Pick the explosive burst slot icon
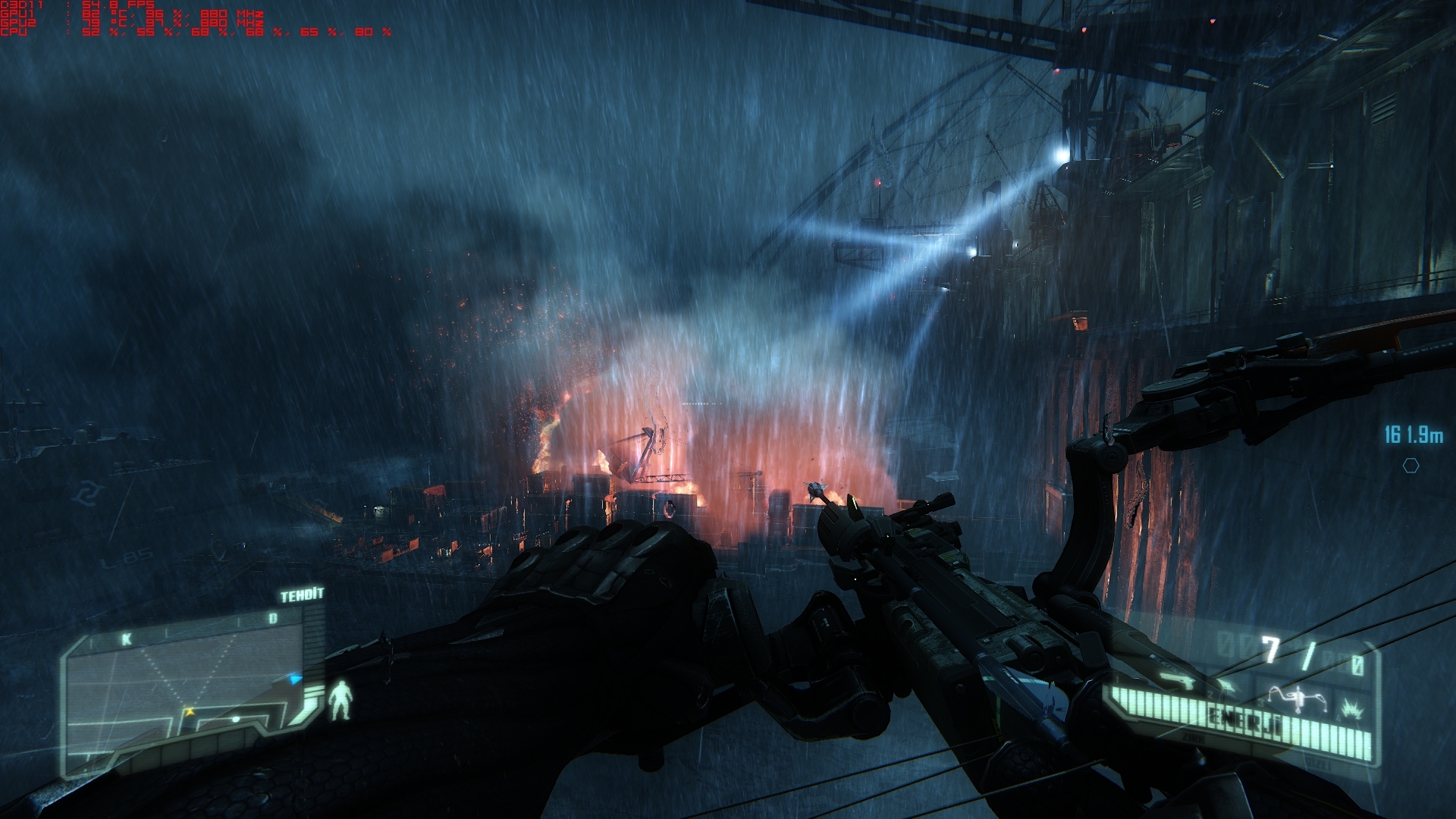The height and width of the screenshot is (819, 1456). 1351,710
